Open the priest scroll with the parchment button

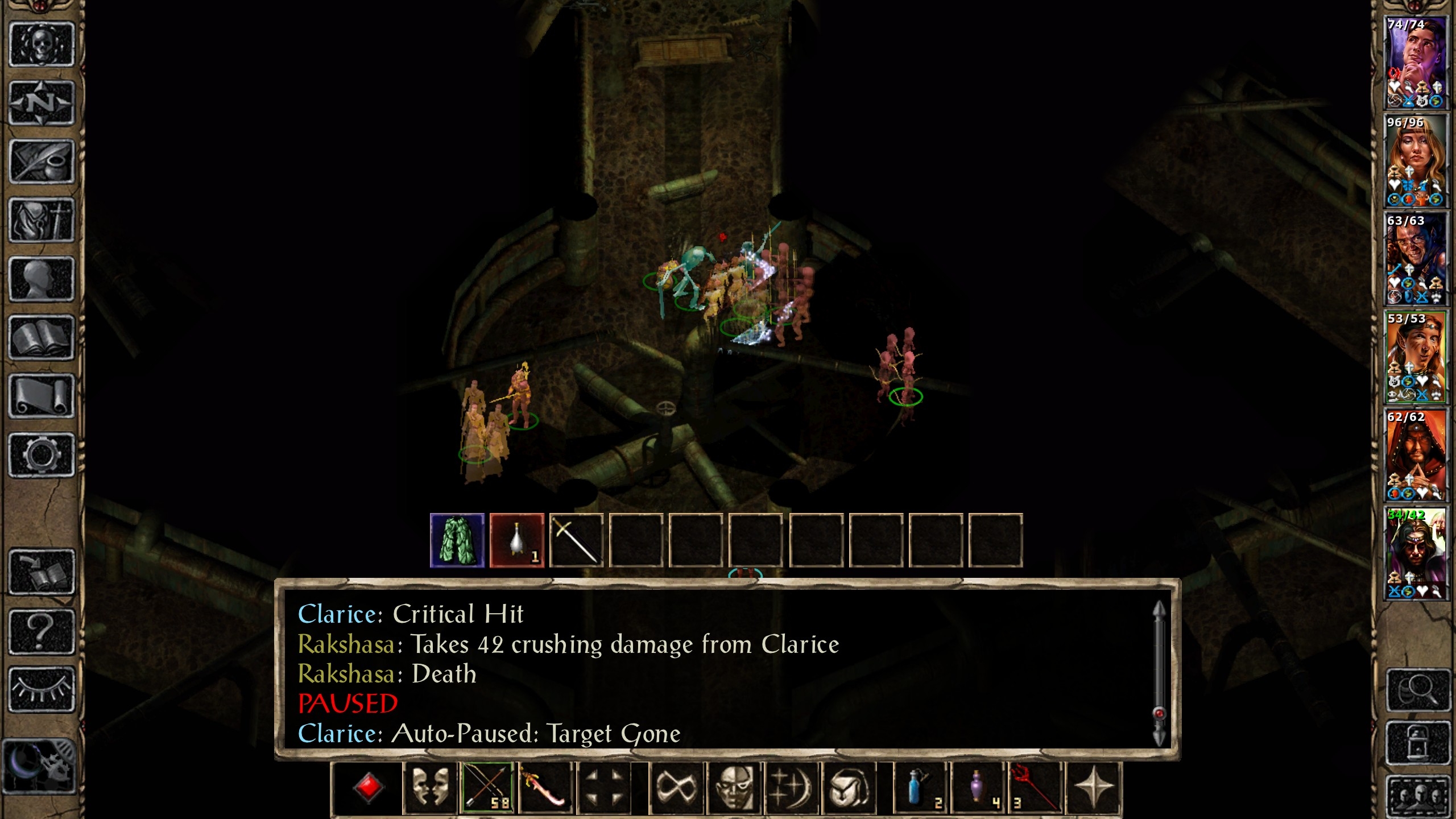[x=42, y=396]
